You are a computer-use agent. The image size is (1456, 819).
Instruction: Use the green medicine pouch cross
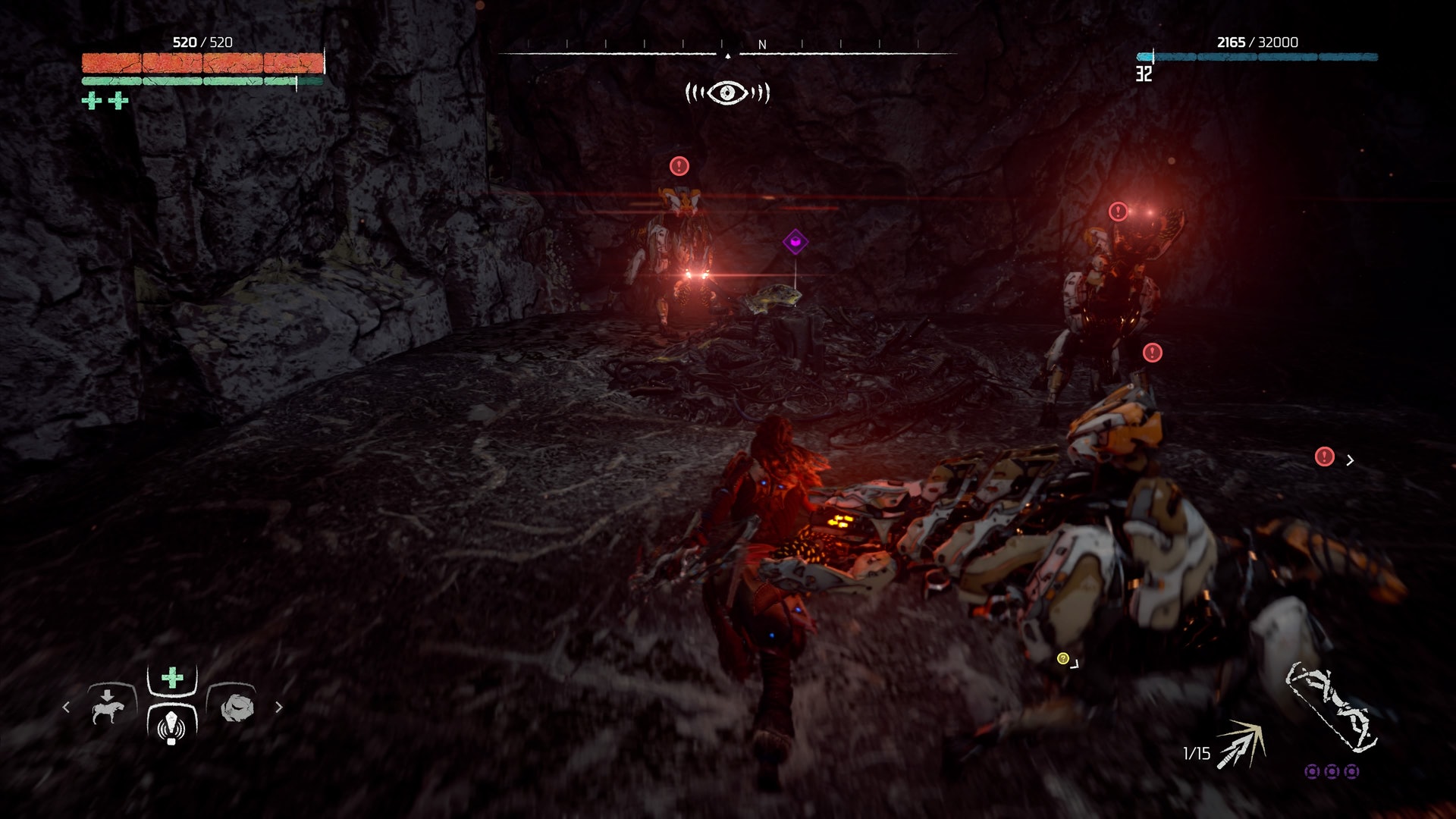click(x=172, y=677)
